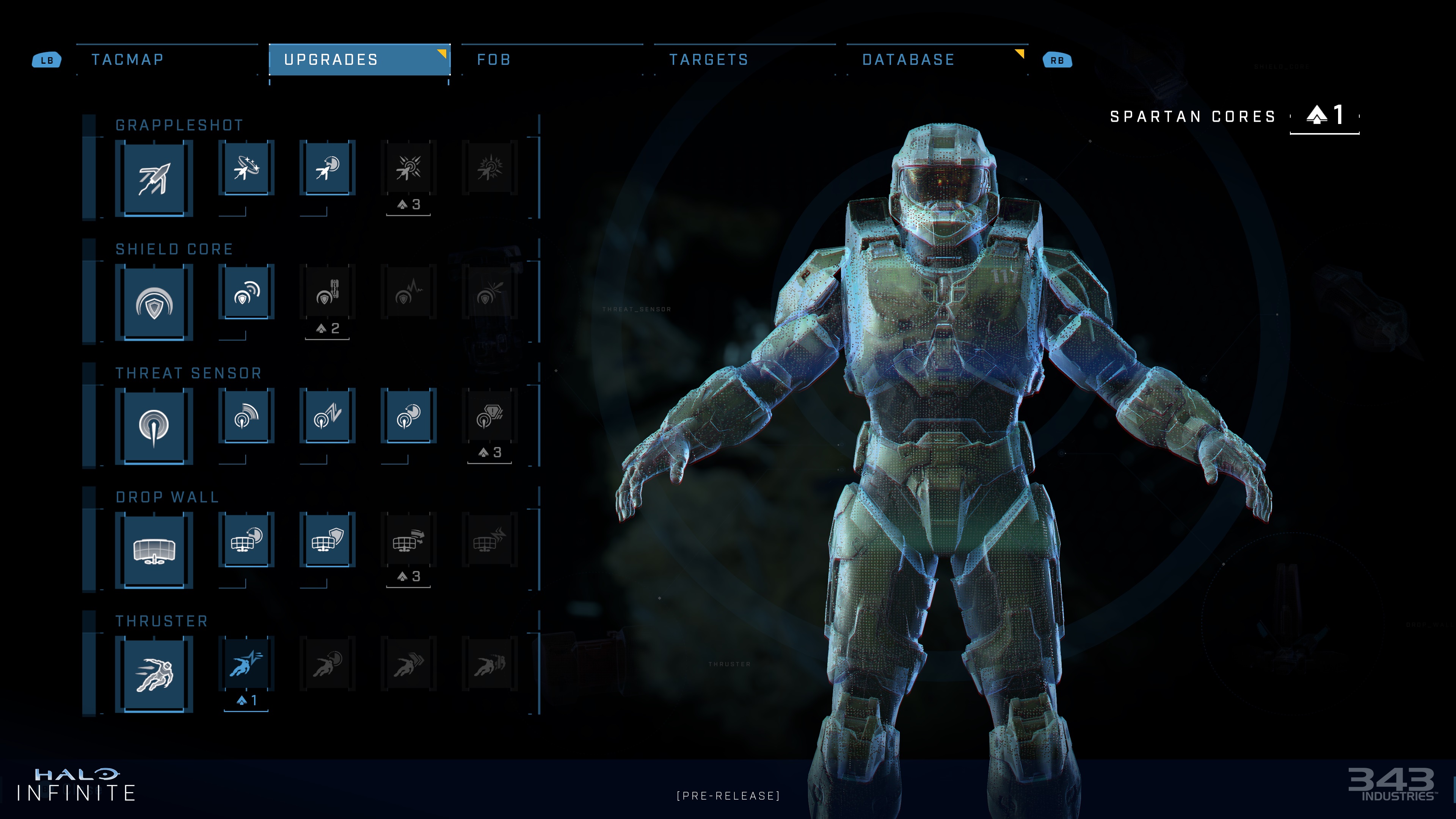This screenshot has width=1456, height=819.
Task: Click the last locked Thruster upgrade
Action: tap(490, 664)
